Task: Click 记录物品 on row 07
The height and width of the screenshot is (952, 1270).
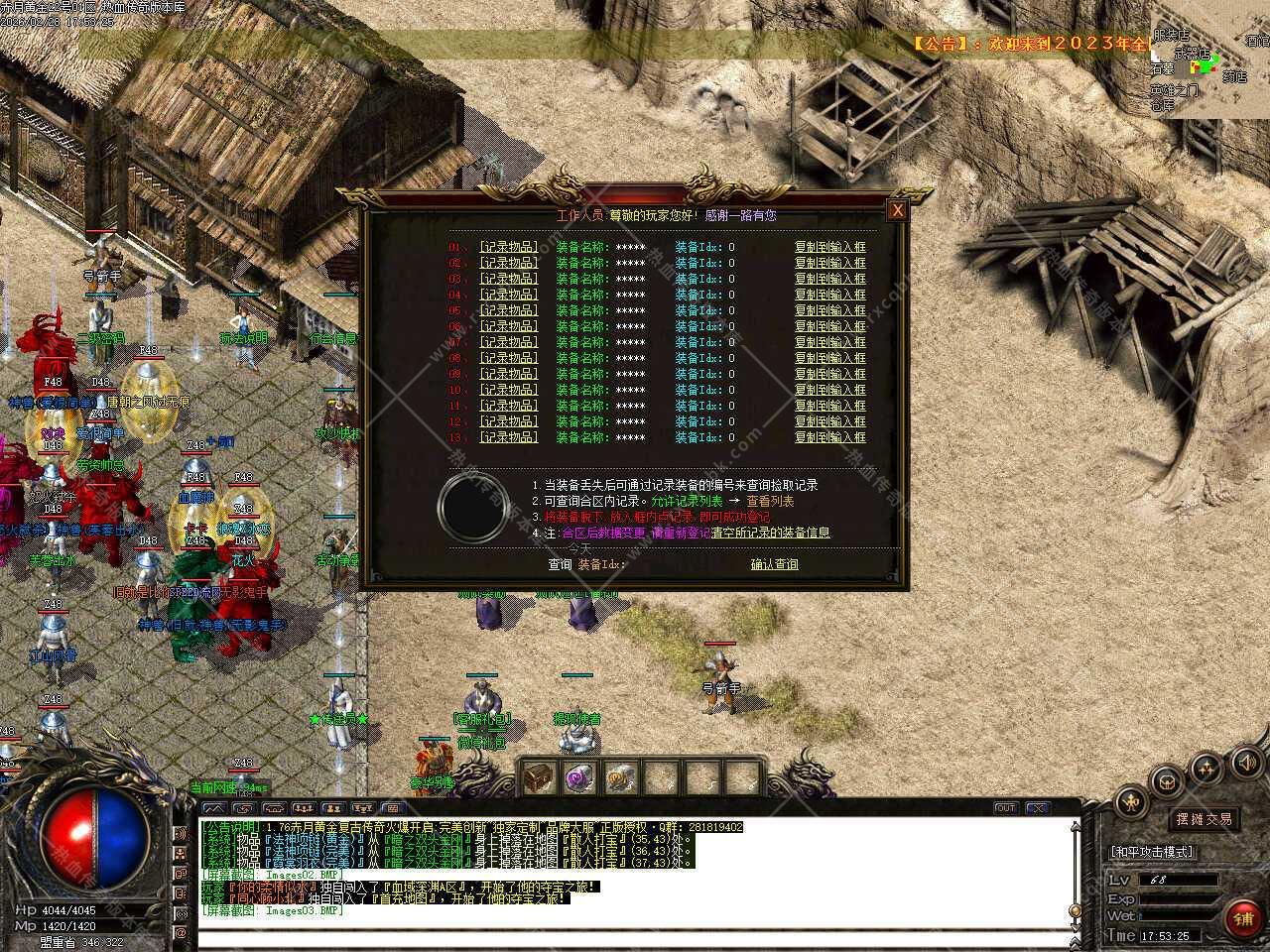Action: pyautogui.click(x=508, y=342)
